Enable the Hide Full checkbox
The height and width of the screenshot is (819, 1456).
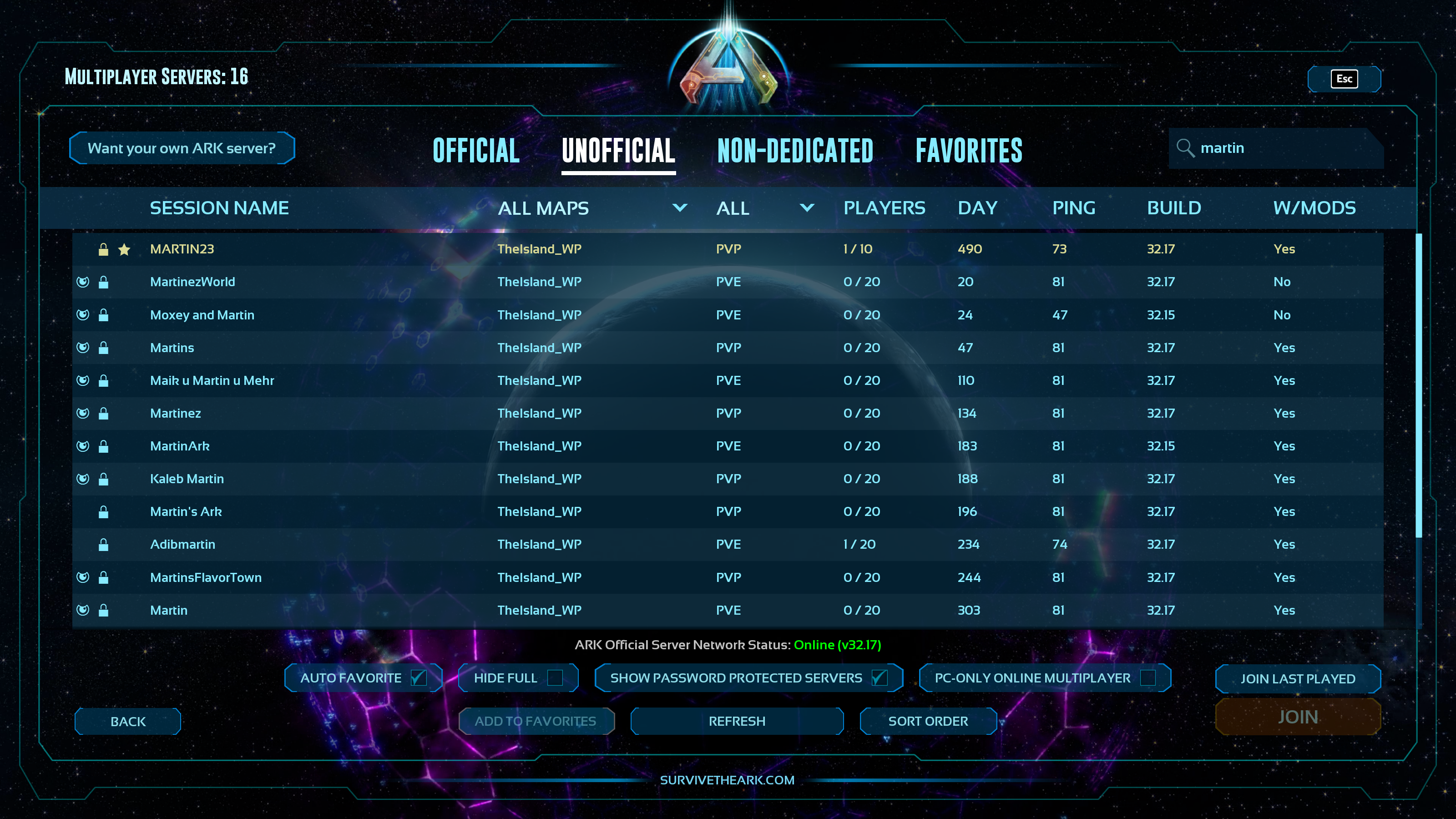pyautogui.click(x=555, y=677)
